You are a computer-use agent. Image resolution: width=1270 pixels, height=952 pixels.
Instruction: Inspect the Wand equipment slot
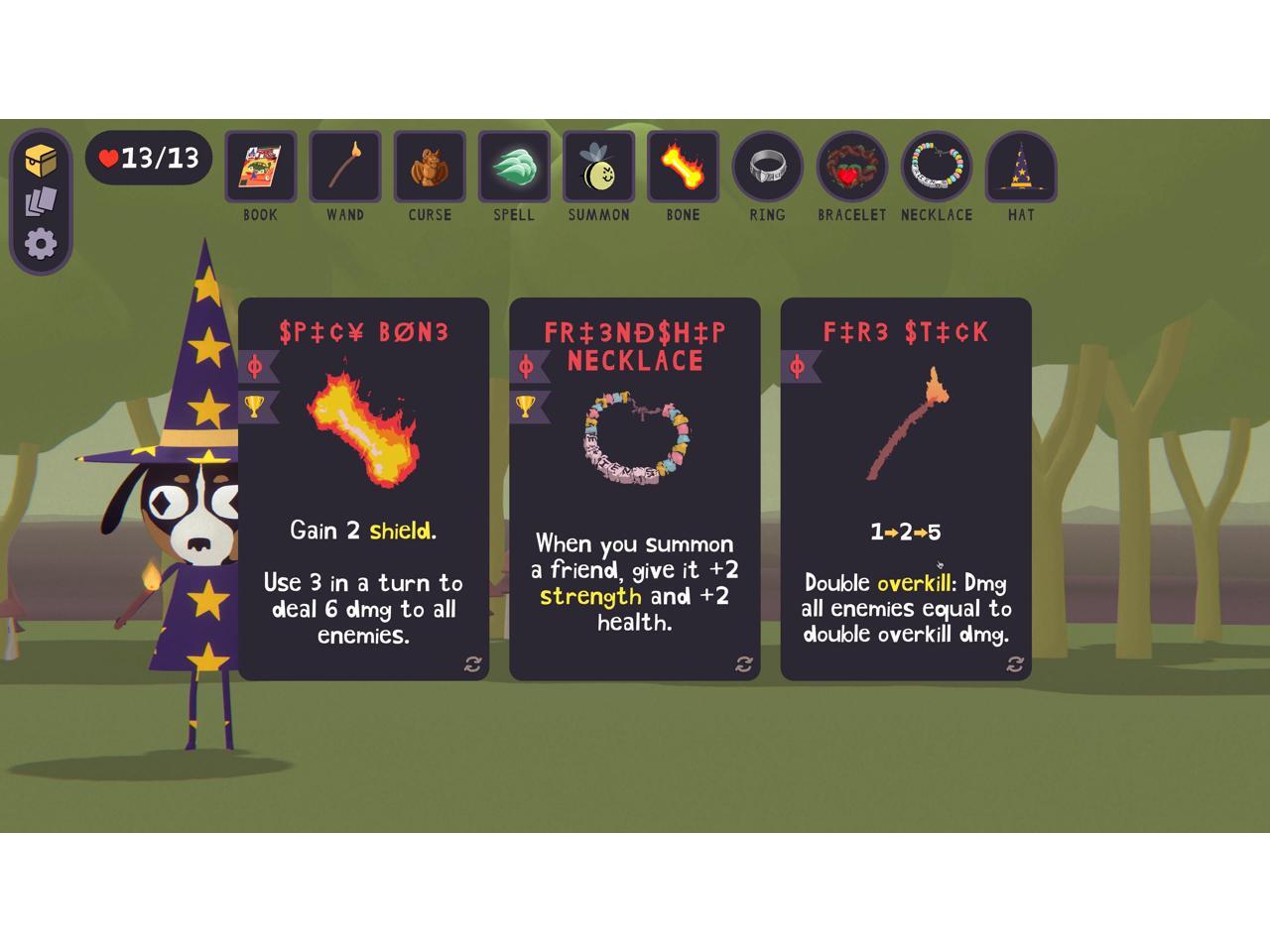point(345,167)
